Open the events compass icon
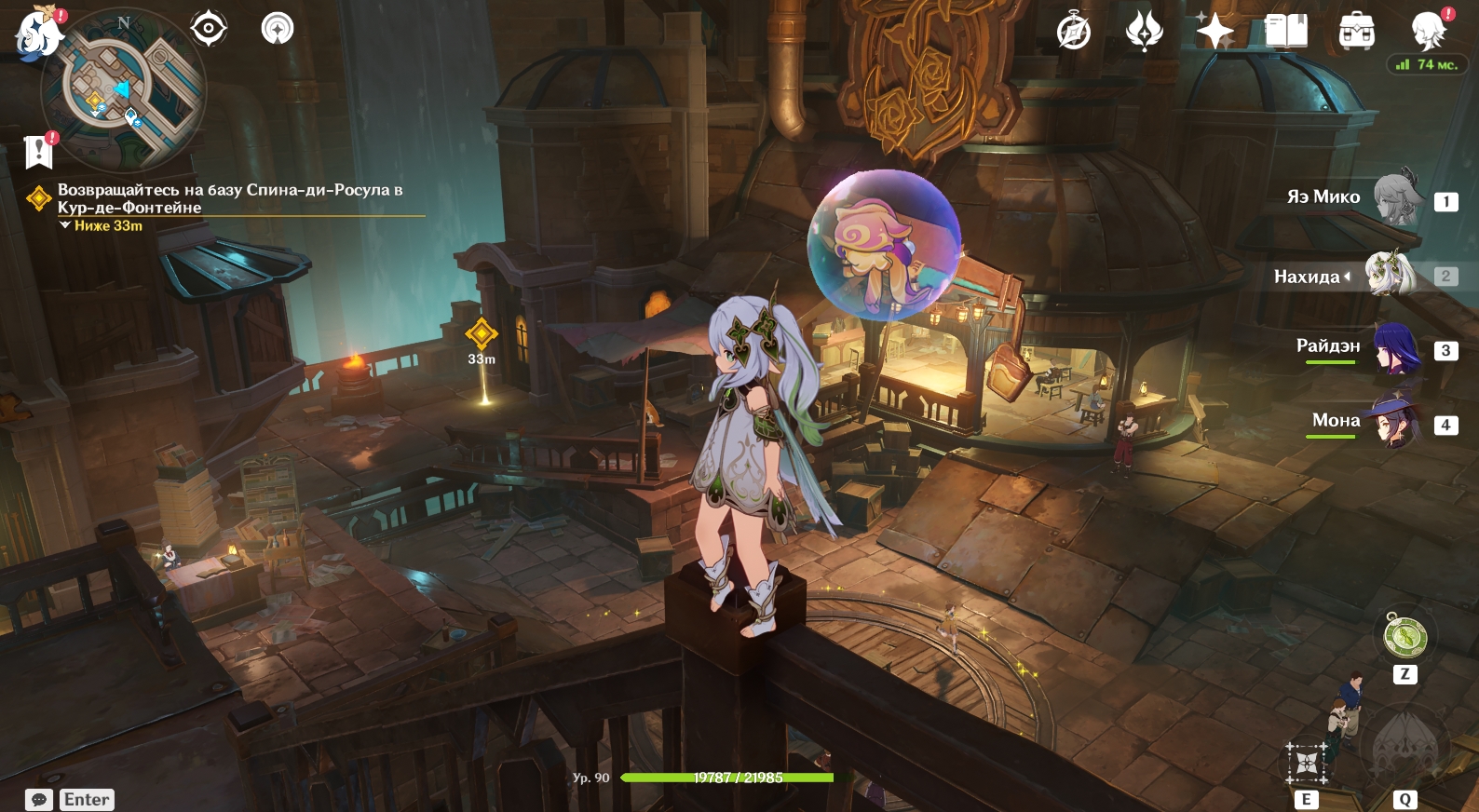This screenshot has width=1479, height=812. click(x=1073, y=32)
